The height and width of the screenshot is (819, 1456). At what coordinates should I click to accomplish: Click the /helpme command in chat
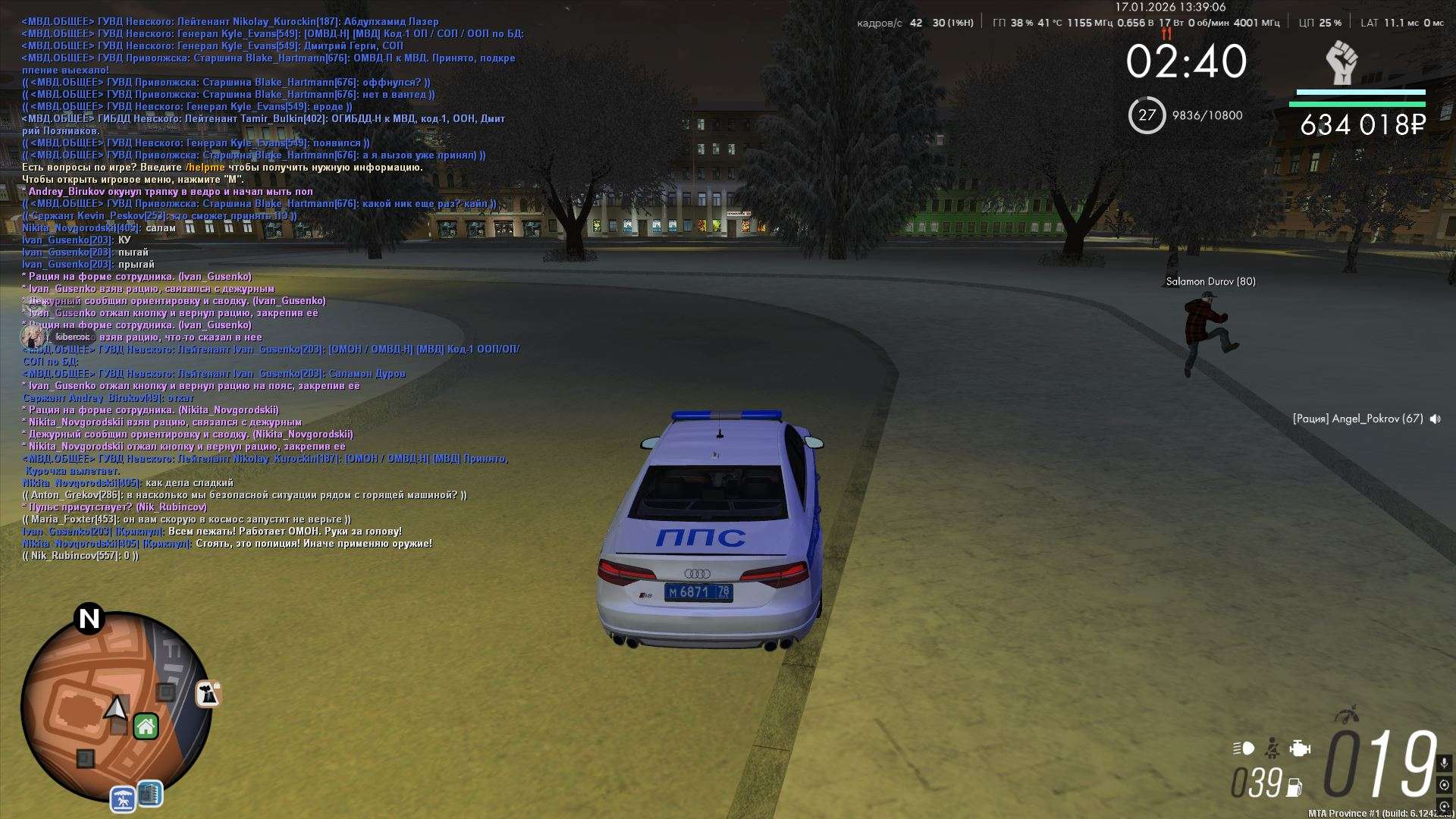[205, 168]
